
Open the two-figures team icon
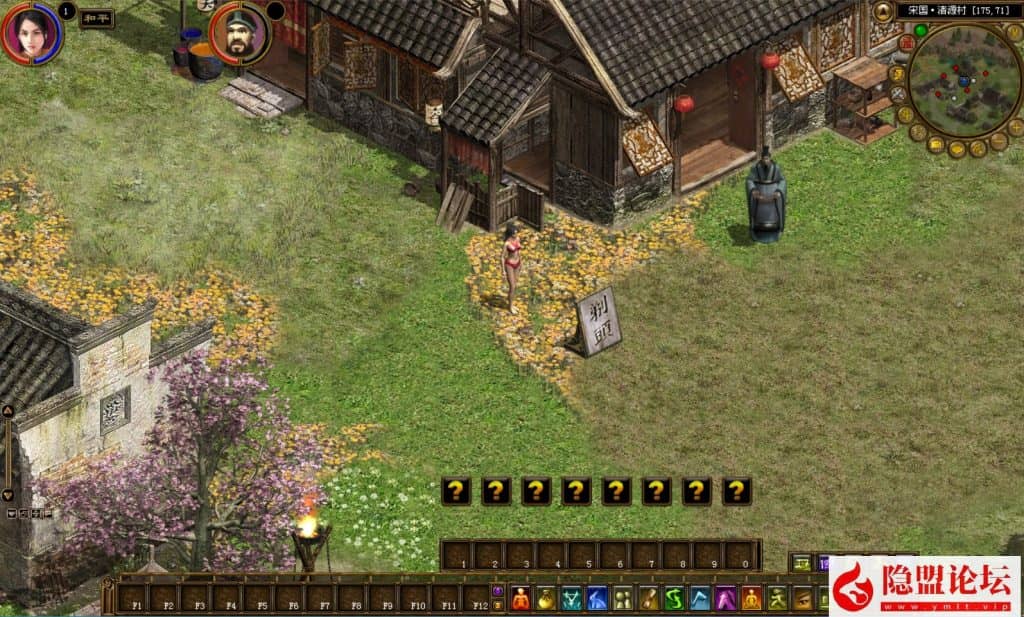click(x=622, y=599)
